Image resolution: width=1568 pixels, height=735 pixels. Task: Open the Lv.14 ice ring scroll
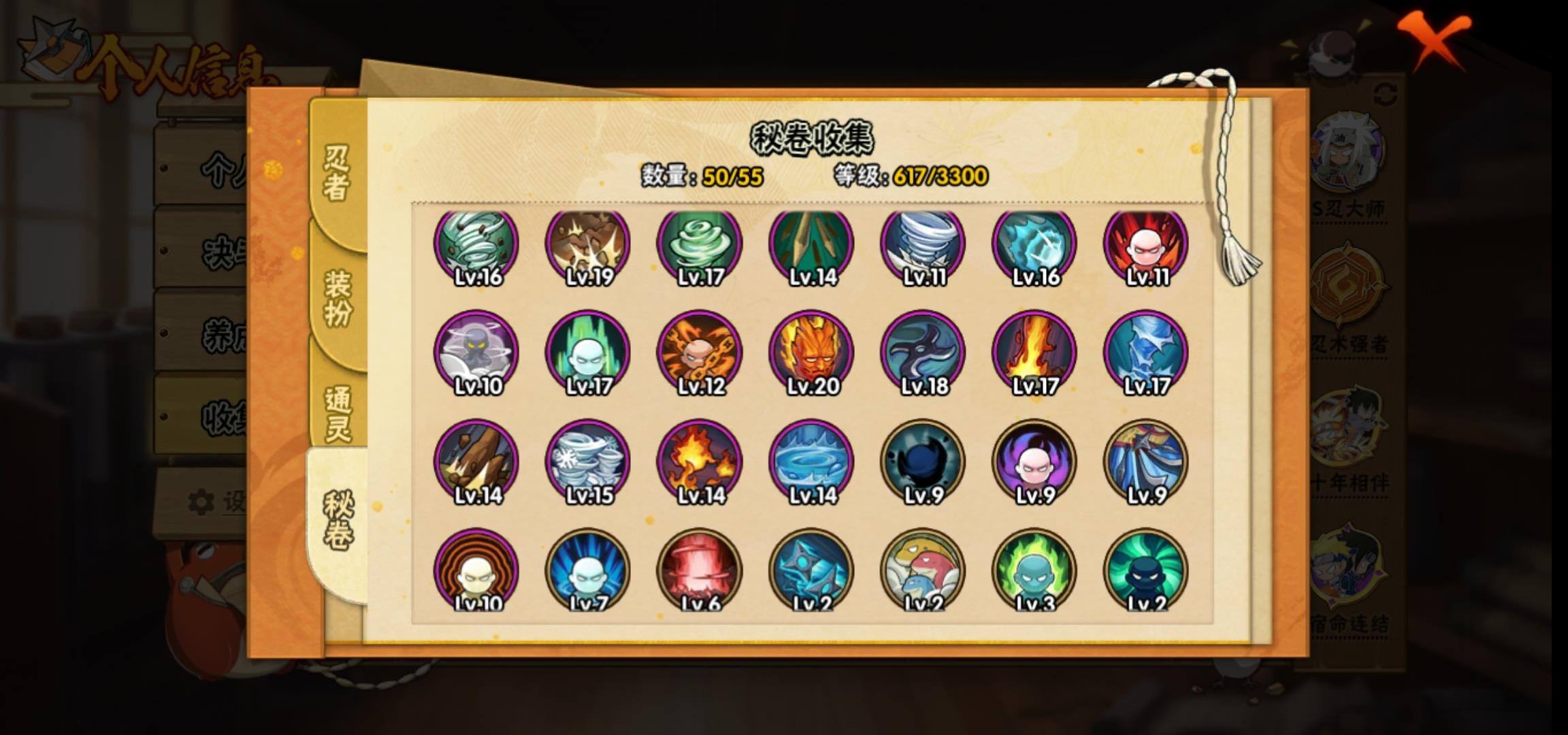(811, 462)
